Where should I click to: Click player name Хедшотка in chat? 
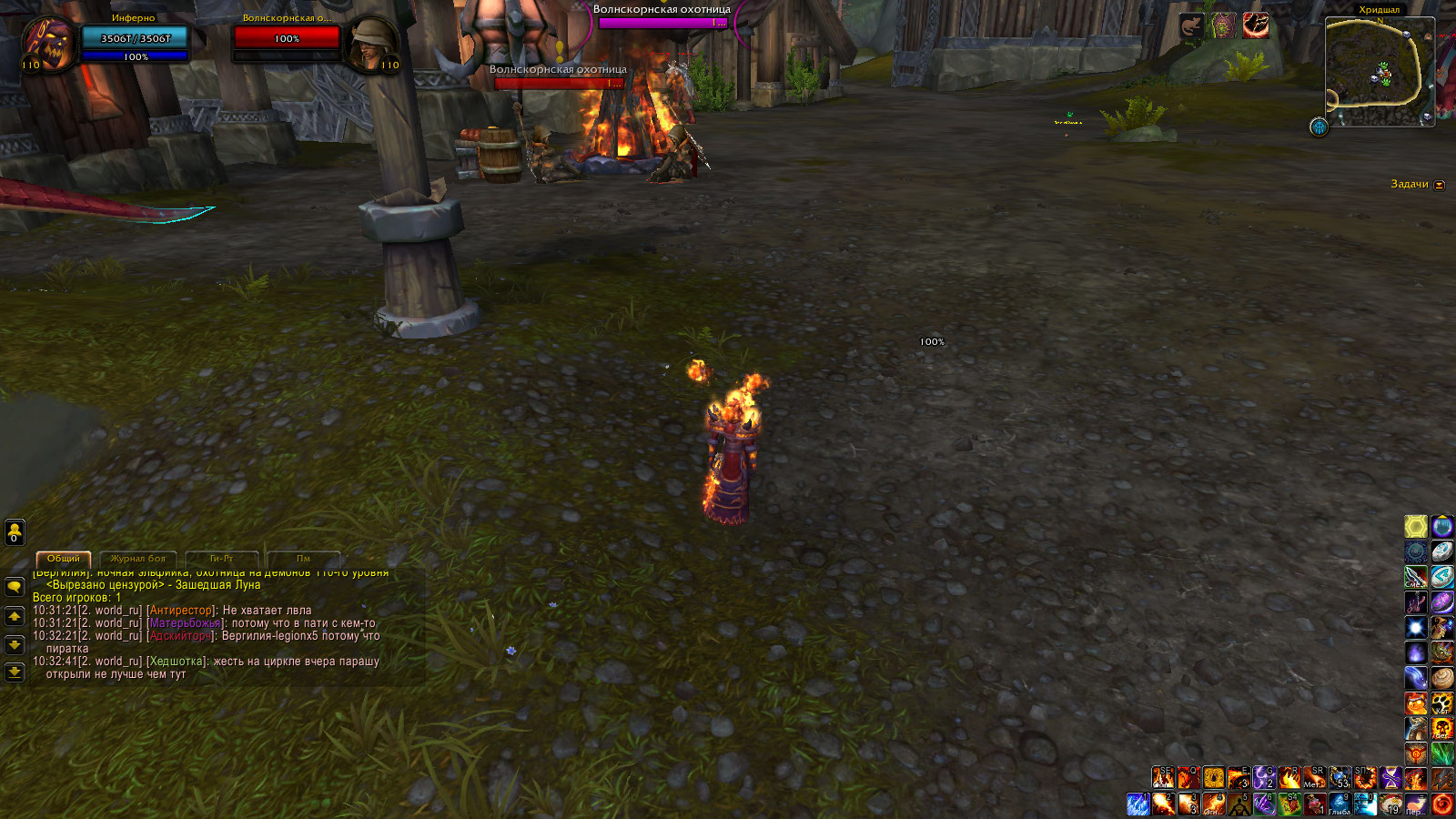pos(177,662)
